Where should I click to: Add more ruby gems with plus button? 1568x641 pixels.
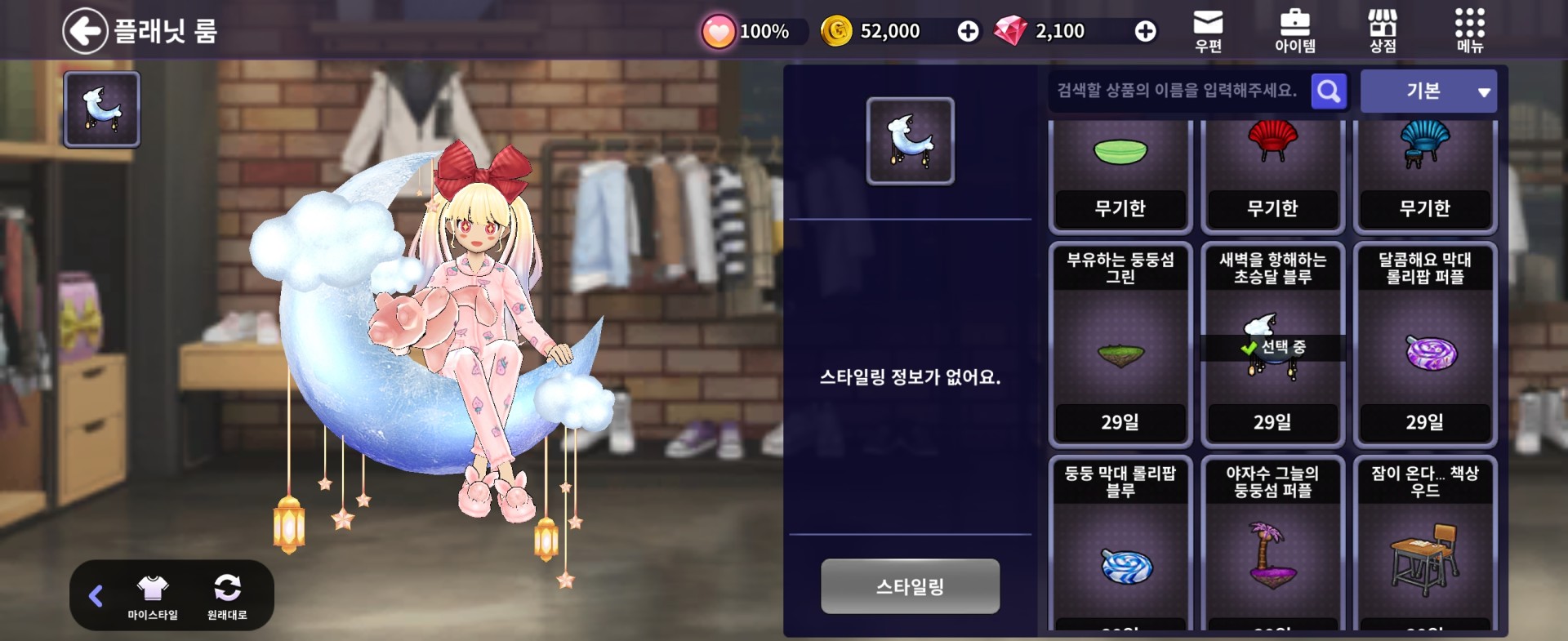1145,31
